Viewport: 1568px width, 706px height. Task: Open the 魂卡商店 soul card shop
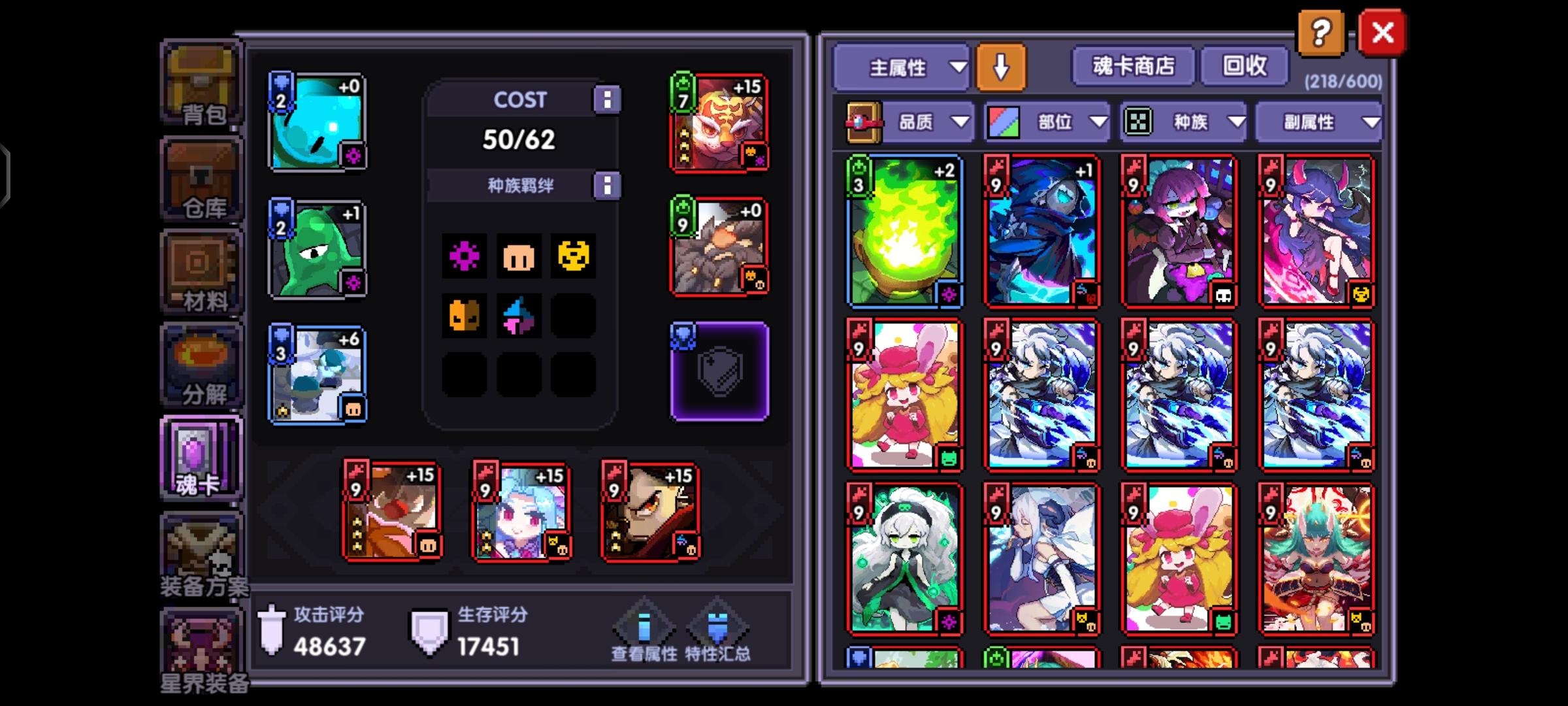coord(1132,66)
